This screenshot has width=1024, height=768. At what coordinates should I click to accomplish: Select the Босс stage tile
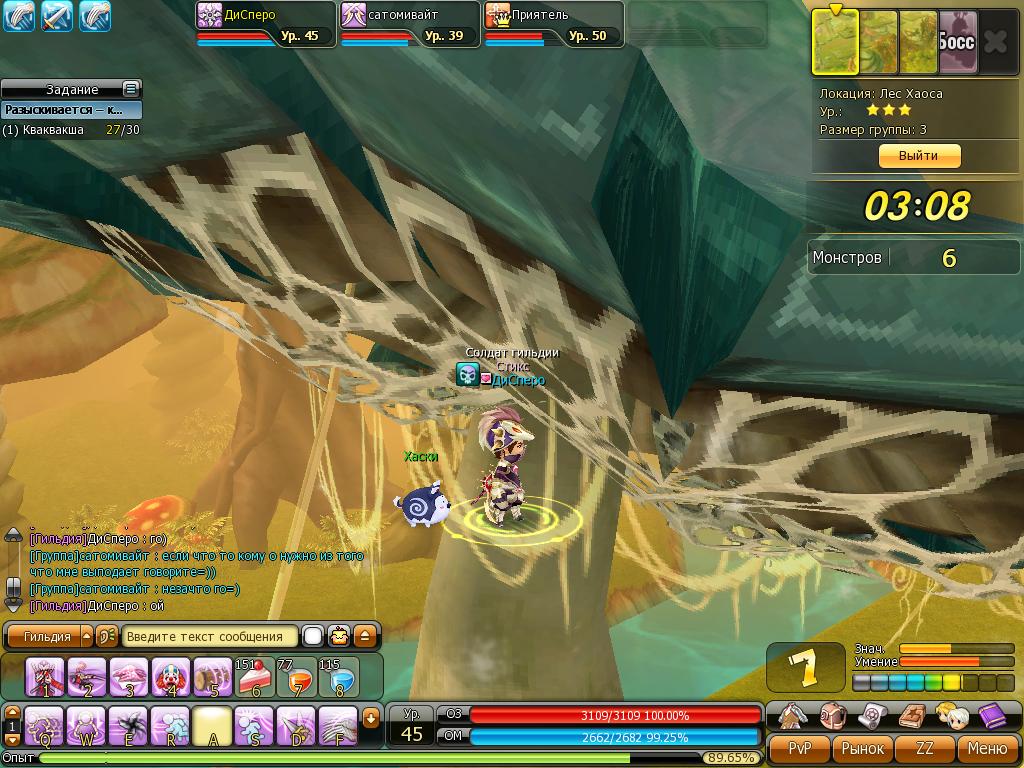tap(957, 43)
